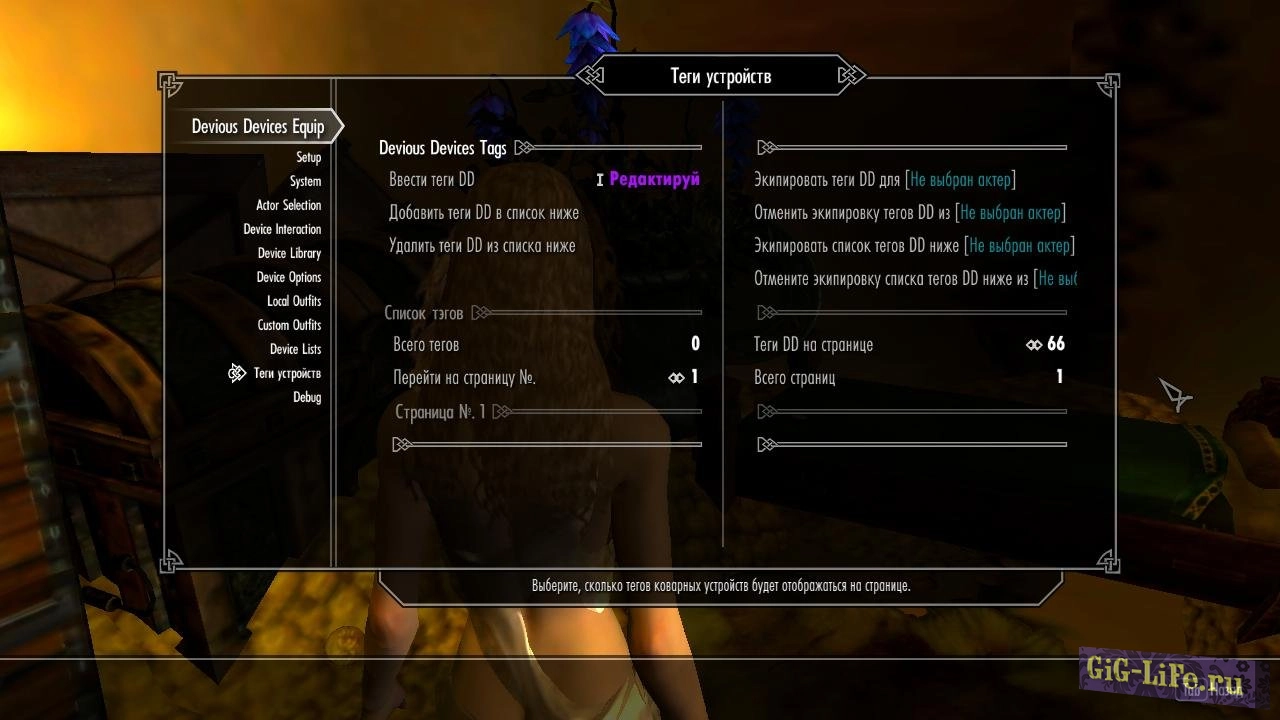Select 'Отменить экипировку тегов DD из' option
Image resolution: width=1280 pixels, height=720 pixels.
tap(909, 213)
